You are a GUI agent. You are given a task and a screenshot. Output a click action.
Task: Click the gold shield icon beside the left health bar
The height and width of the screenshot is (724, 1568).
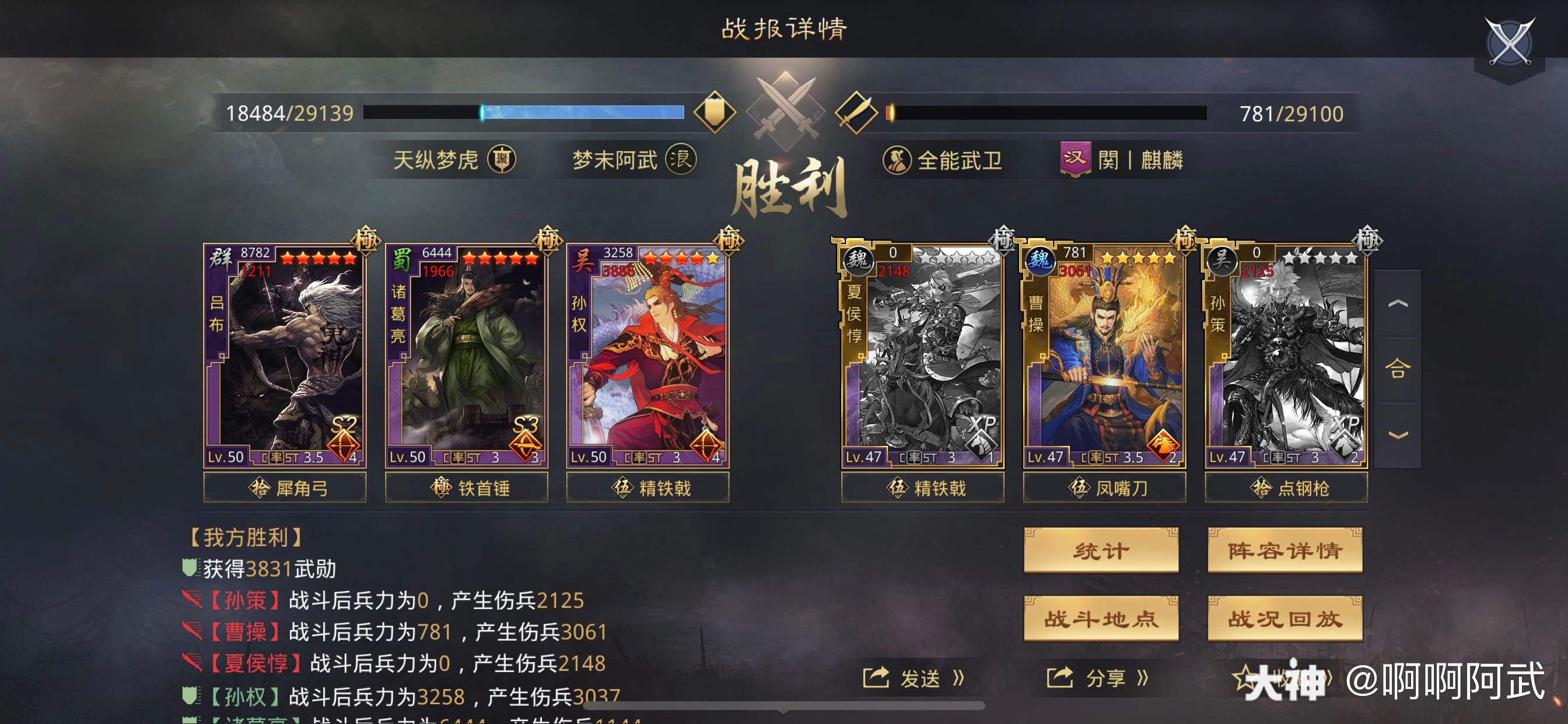click(x=716, y=113)
